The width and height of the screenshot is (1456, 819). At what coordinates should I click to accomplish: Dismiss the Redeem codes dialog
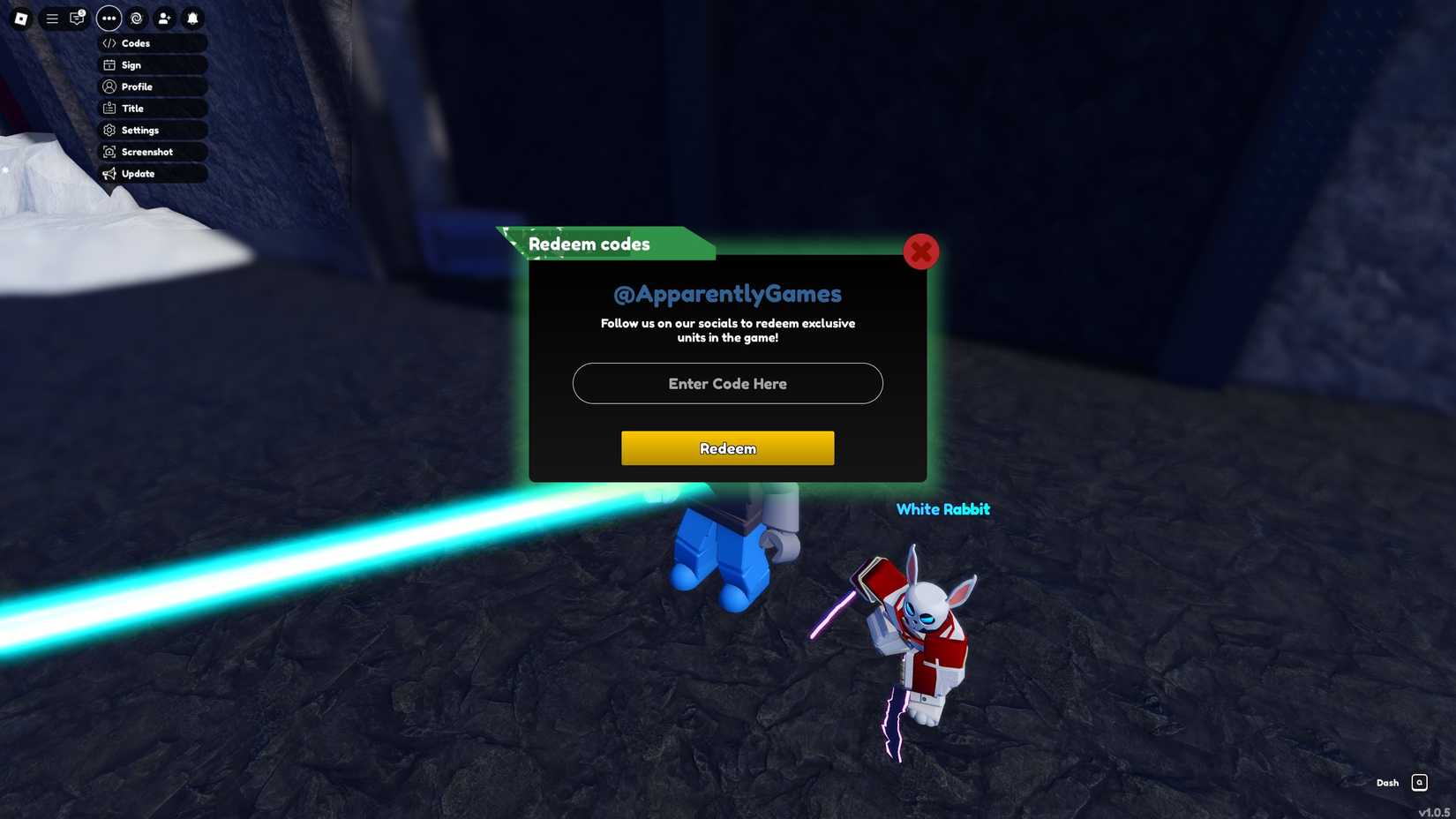pos(921,251)
